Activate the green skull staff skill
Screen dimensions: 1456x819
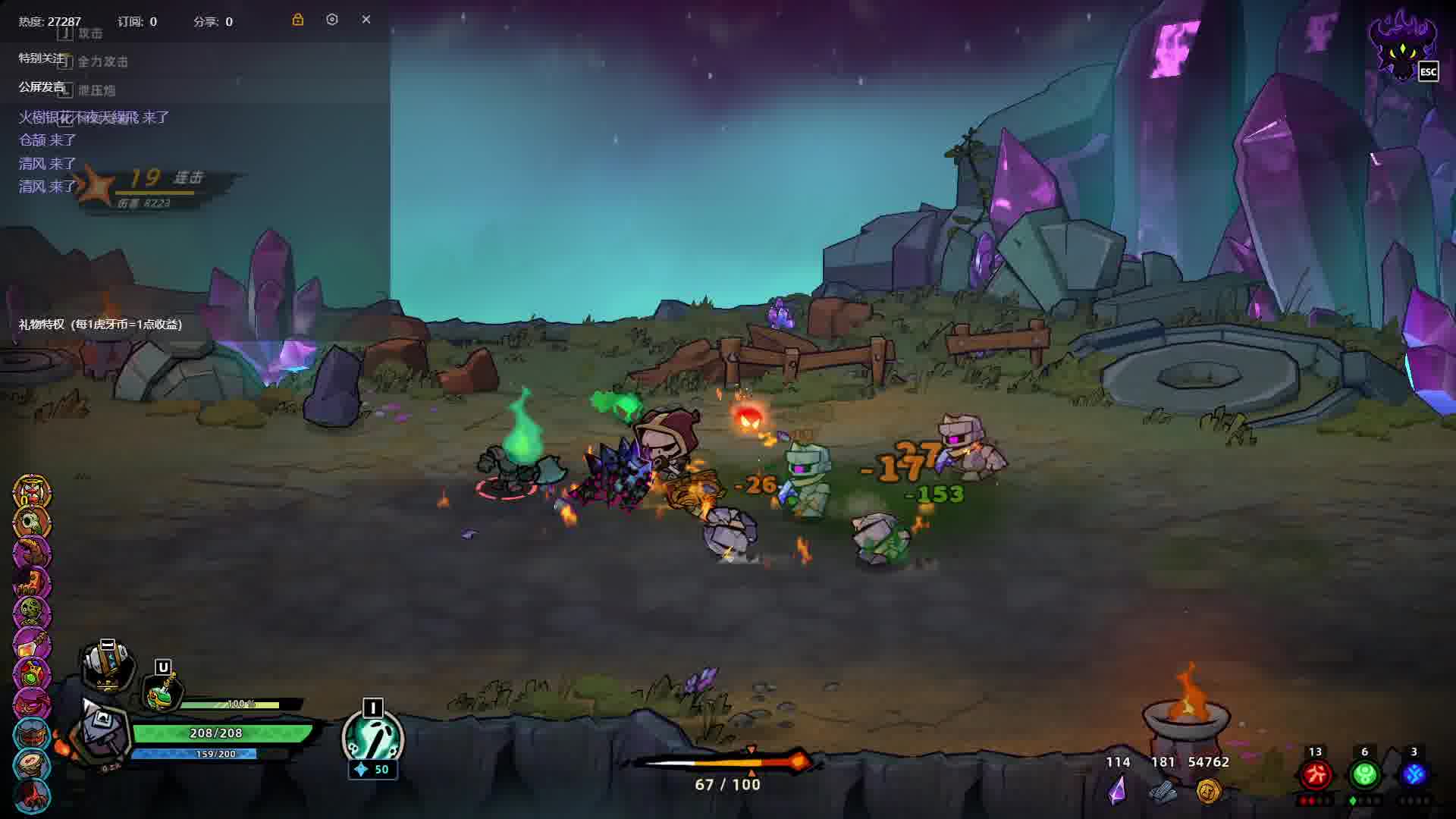pyautogui.click(x=372, y=738)
